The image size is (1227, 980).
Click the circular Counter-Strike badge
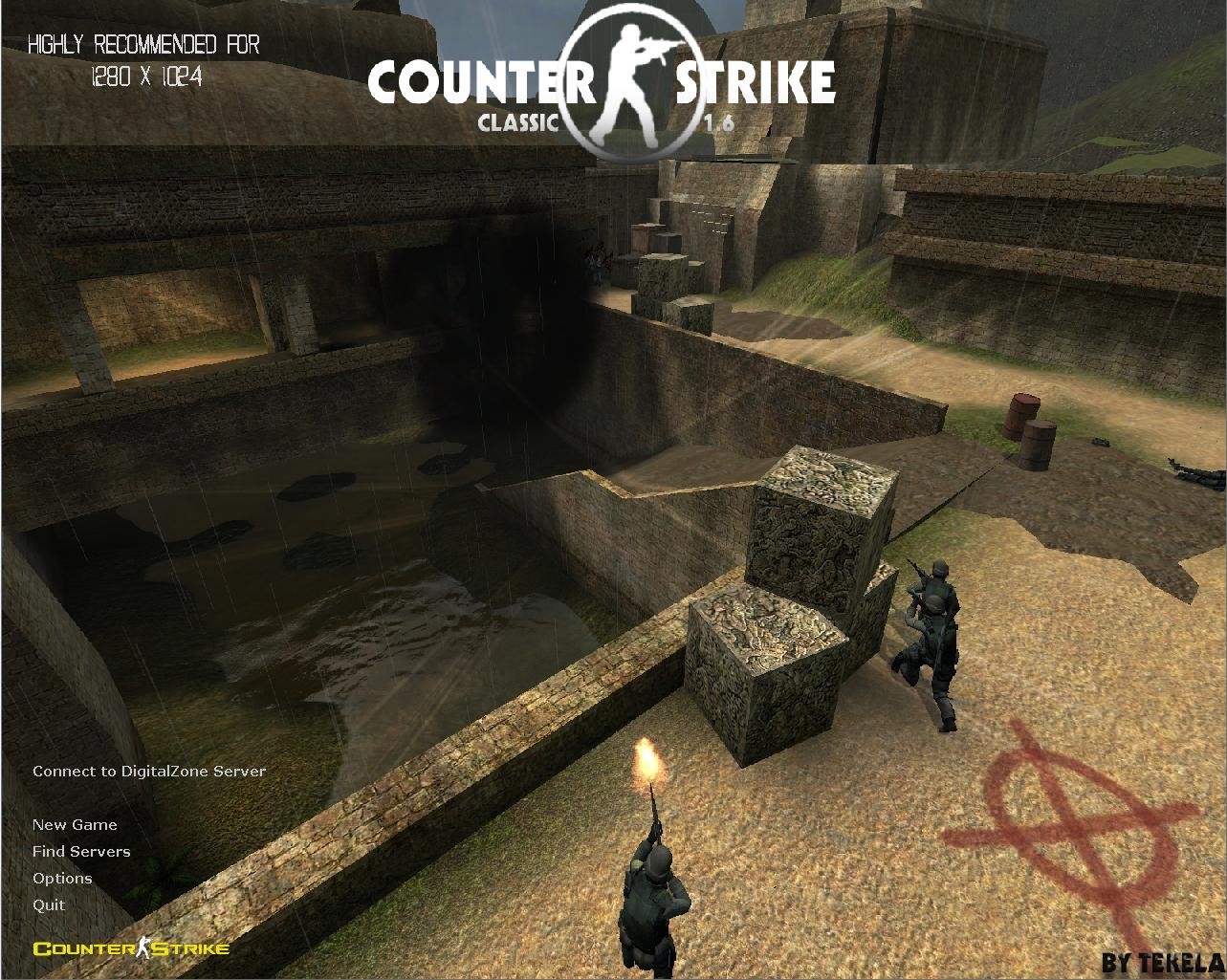(x=631, y=76)
